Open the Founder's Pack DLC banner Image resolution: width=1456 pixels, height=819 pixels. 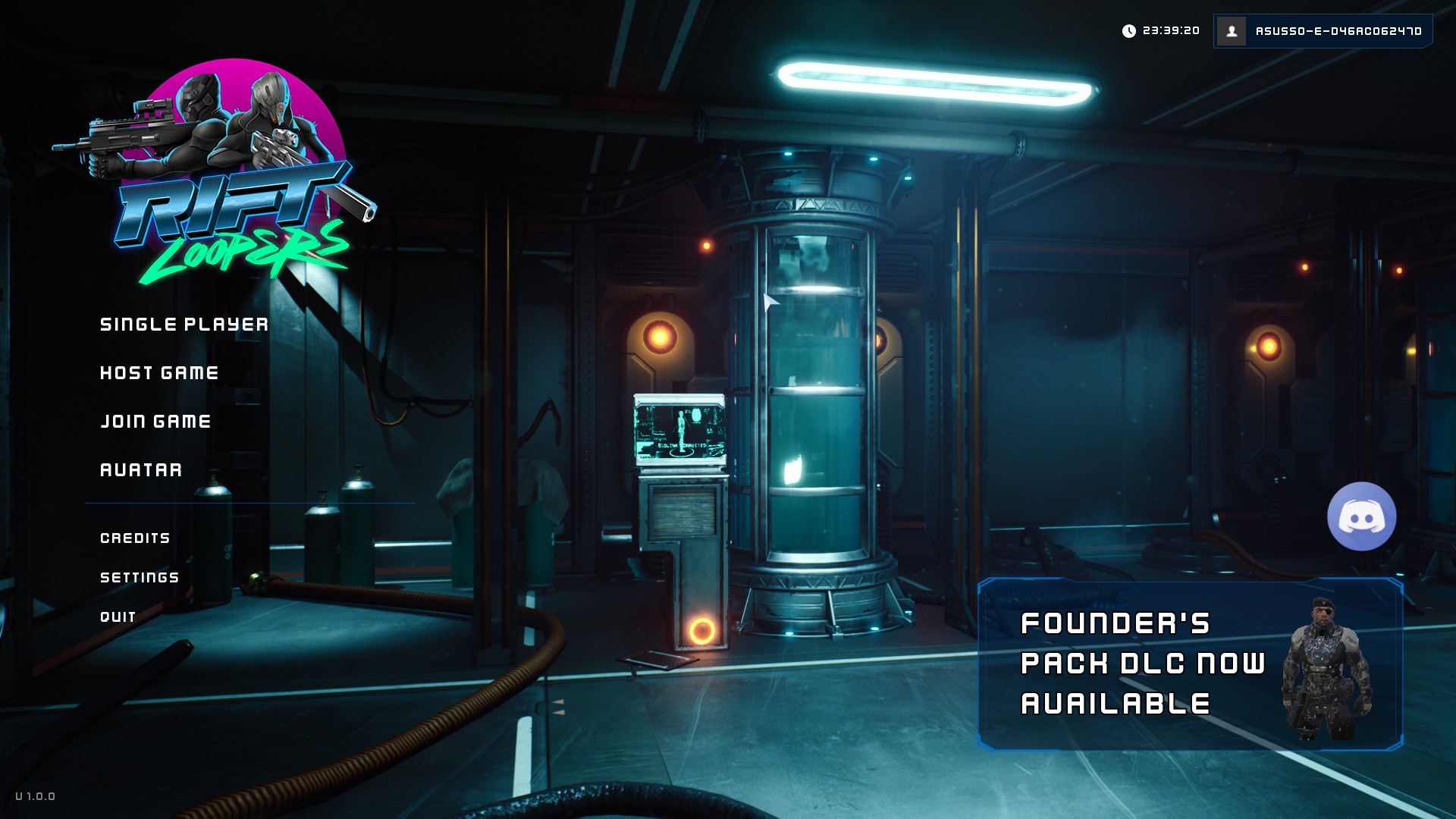point(1189,665)
